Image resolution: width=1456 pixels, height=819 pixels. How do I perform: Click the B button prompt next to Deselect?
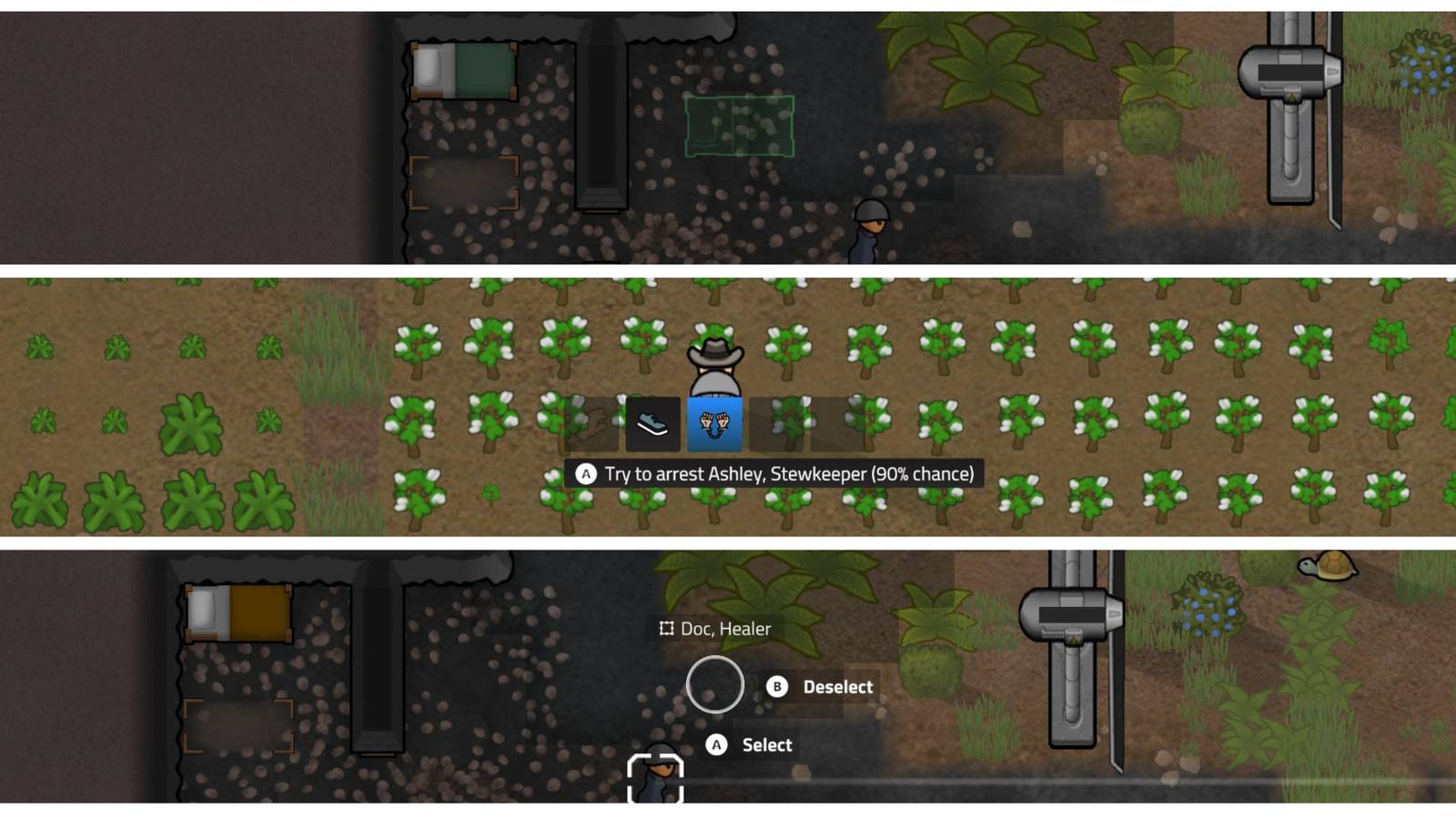775,687
